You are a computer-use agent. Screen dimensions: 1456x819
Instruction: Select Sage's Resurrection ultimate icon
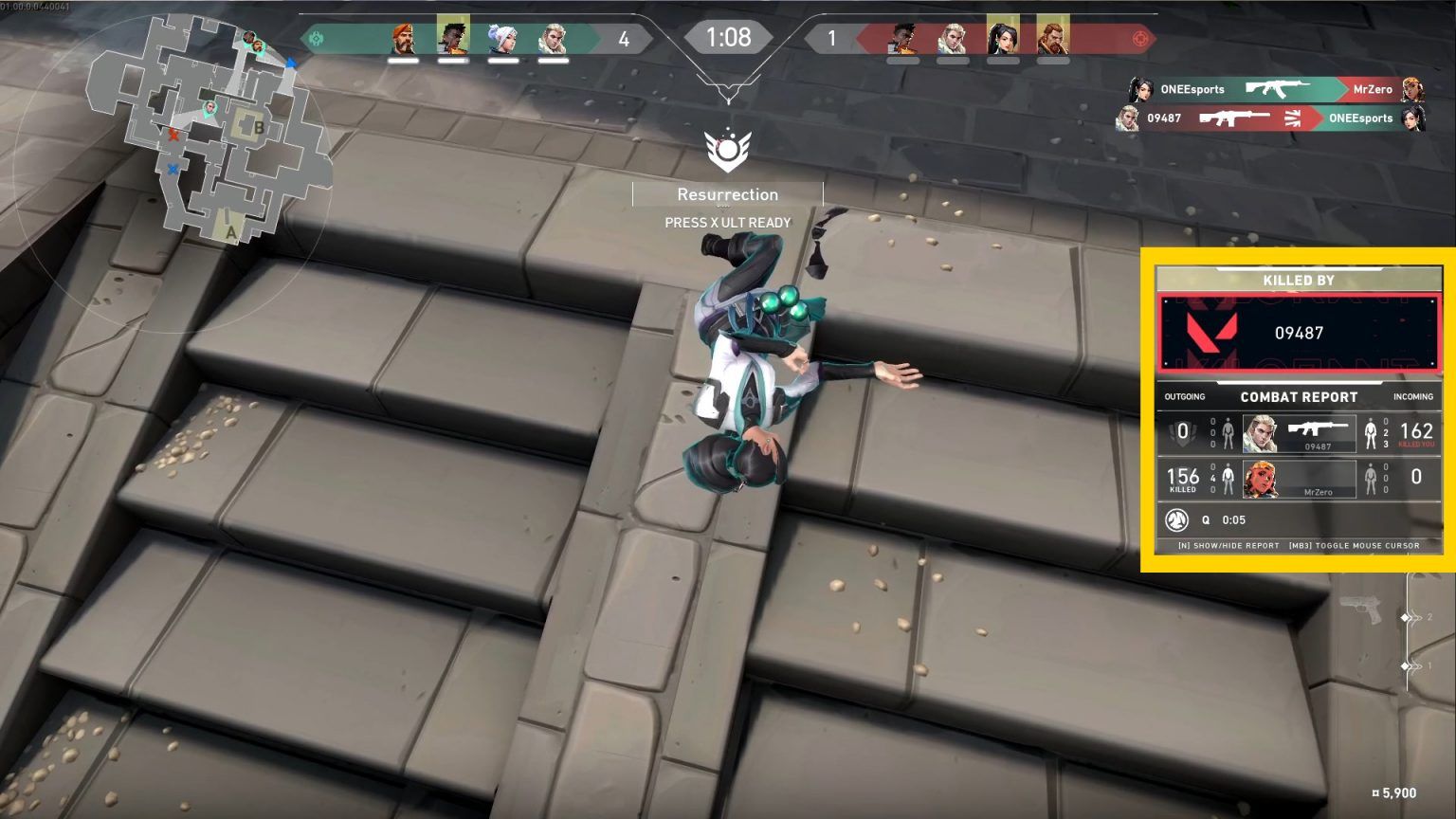point(728,148)
